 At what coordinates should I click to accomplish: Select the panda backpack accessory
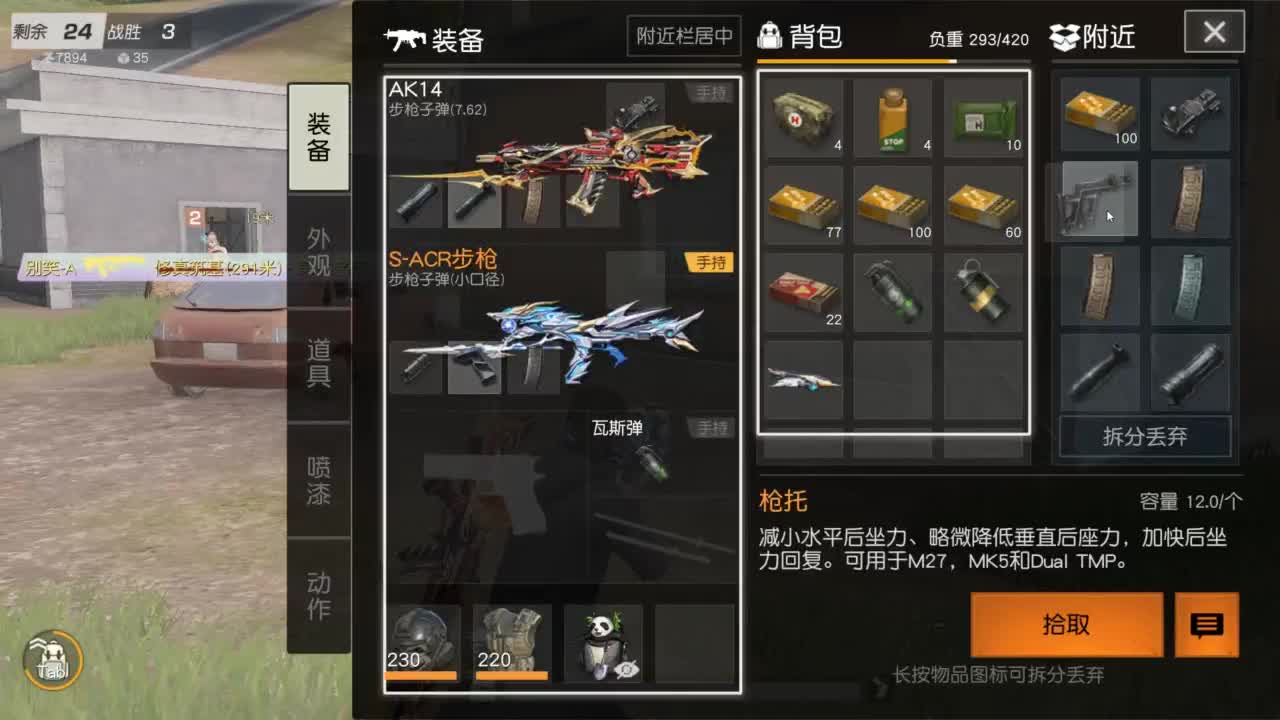point(605,638)
